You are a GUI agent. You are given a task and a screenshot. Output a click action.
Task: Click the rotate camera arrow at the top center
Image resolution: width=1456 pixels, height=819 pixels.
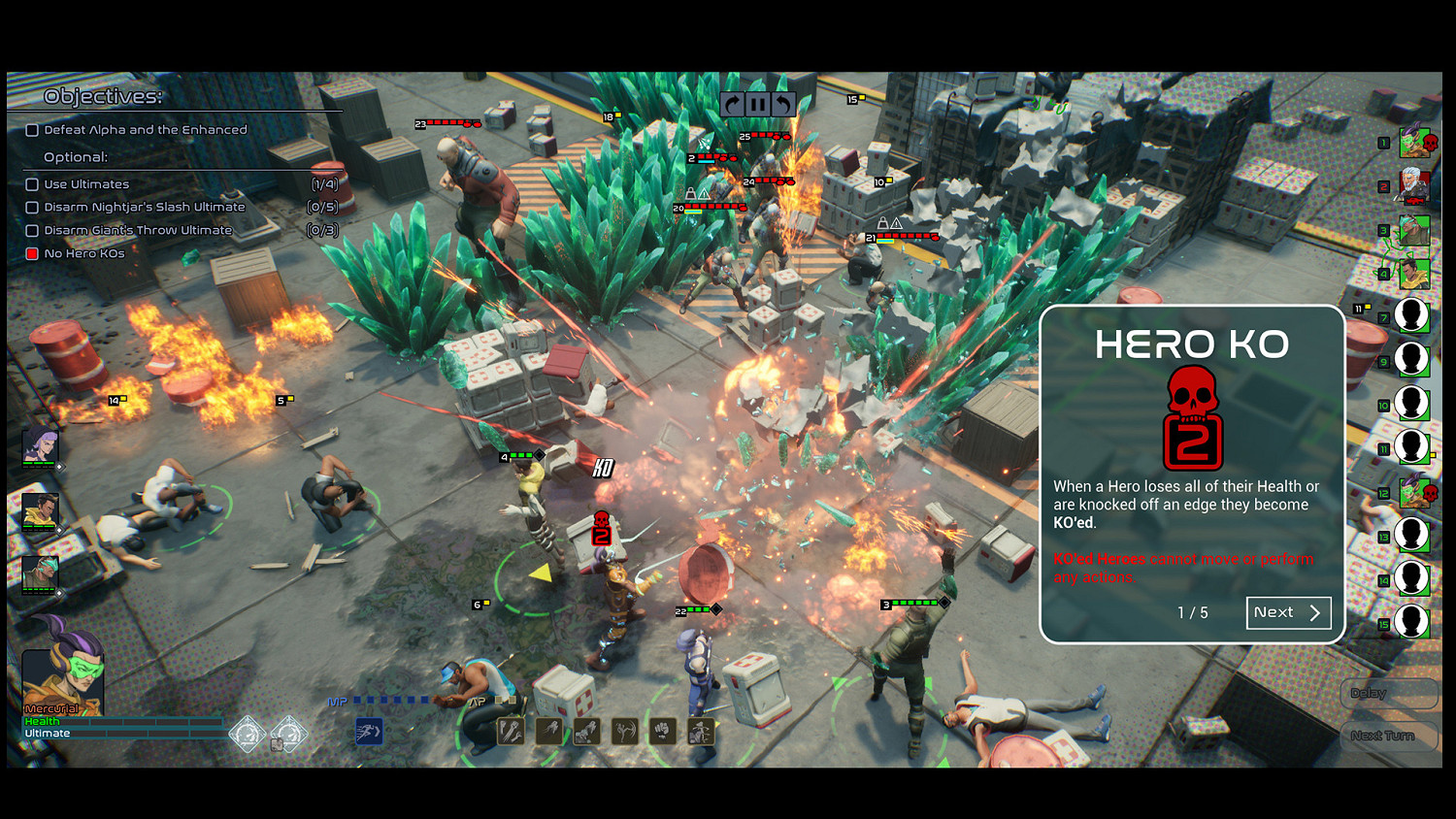(x=733, y=104)
